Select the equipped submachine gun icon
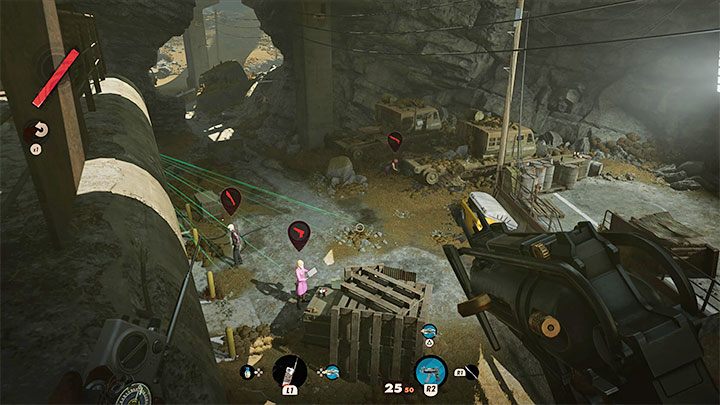720x405 pixels. (x=430, y=370)
